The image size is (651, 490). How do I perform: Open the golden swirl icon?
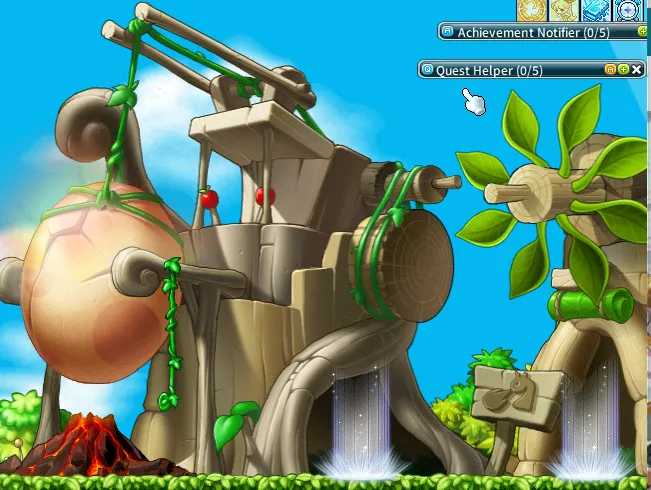click(530, 9)
